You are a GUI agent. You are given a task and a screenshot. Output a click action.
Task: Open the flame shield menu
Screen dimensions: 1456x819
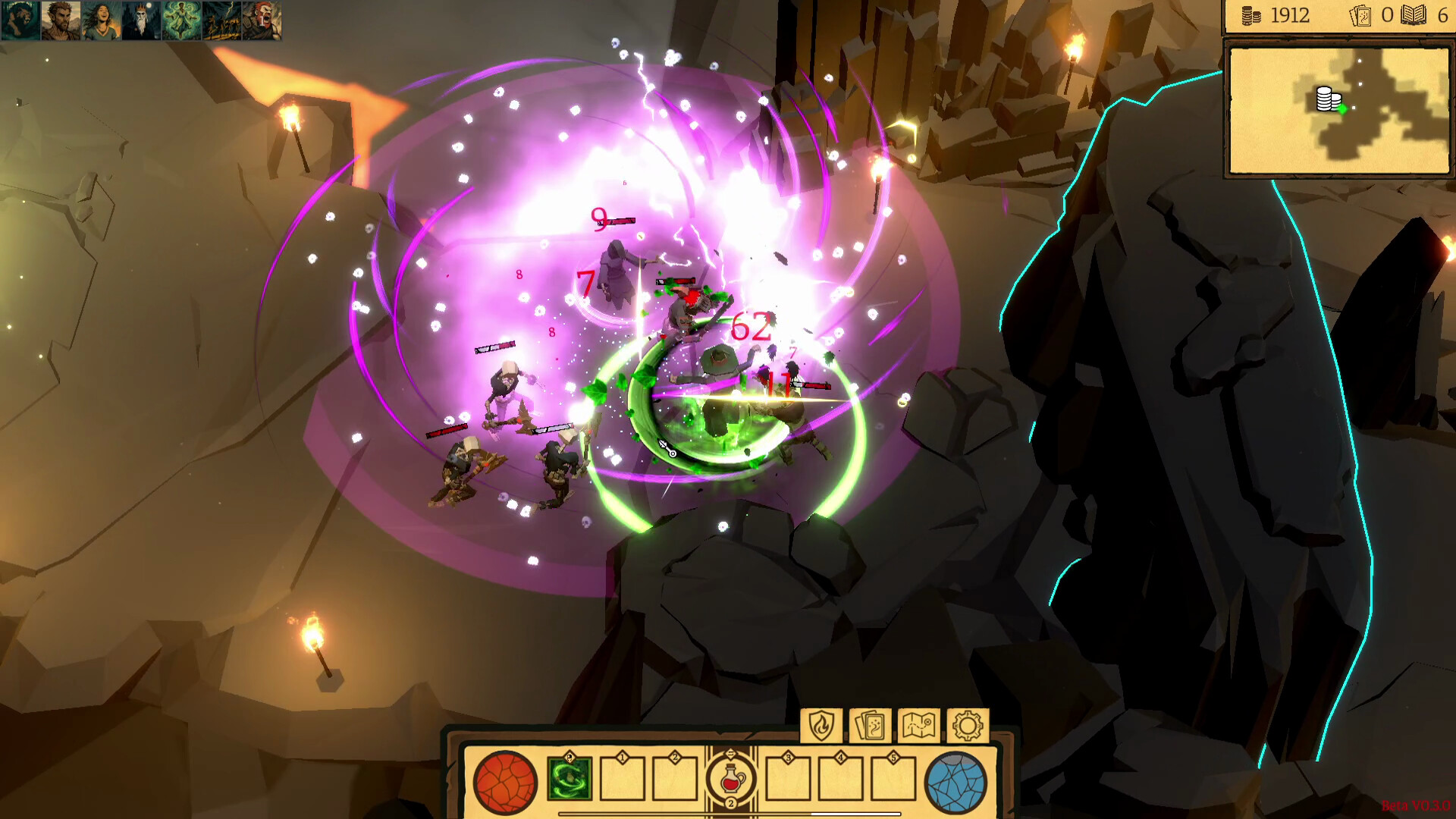point(821,726)
